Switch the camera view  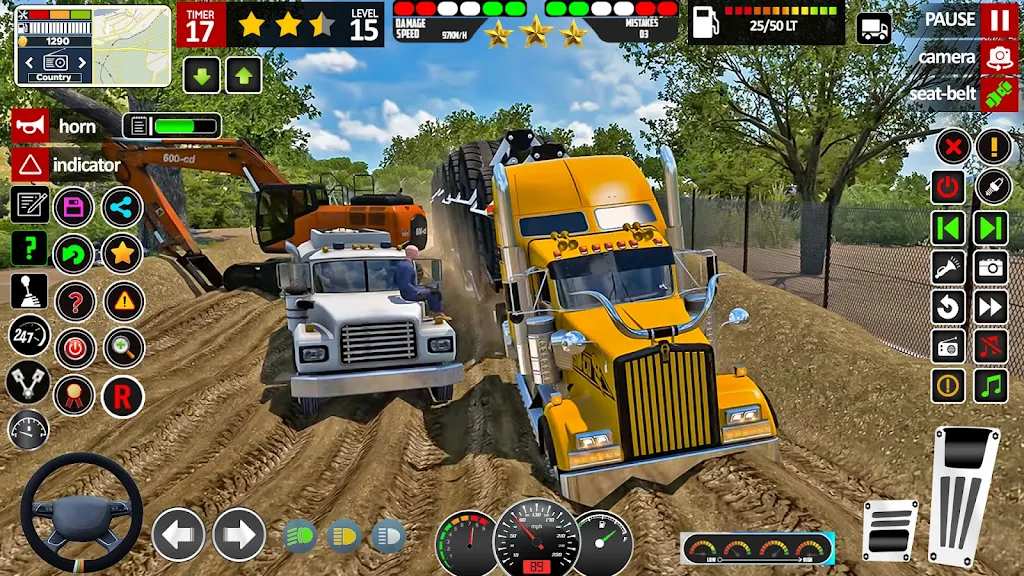(998, 57)
